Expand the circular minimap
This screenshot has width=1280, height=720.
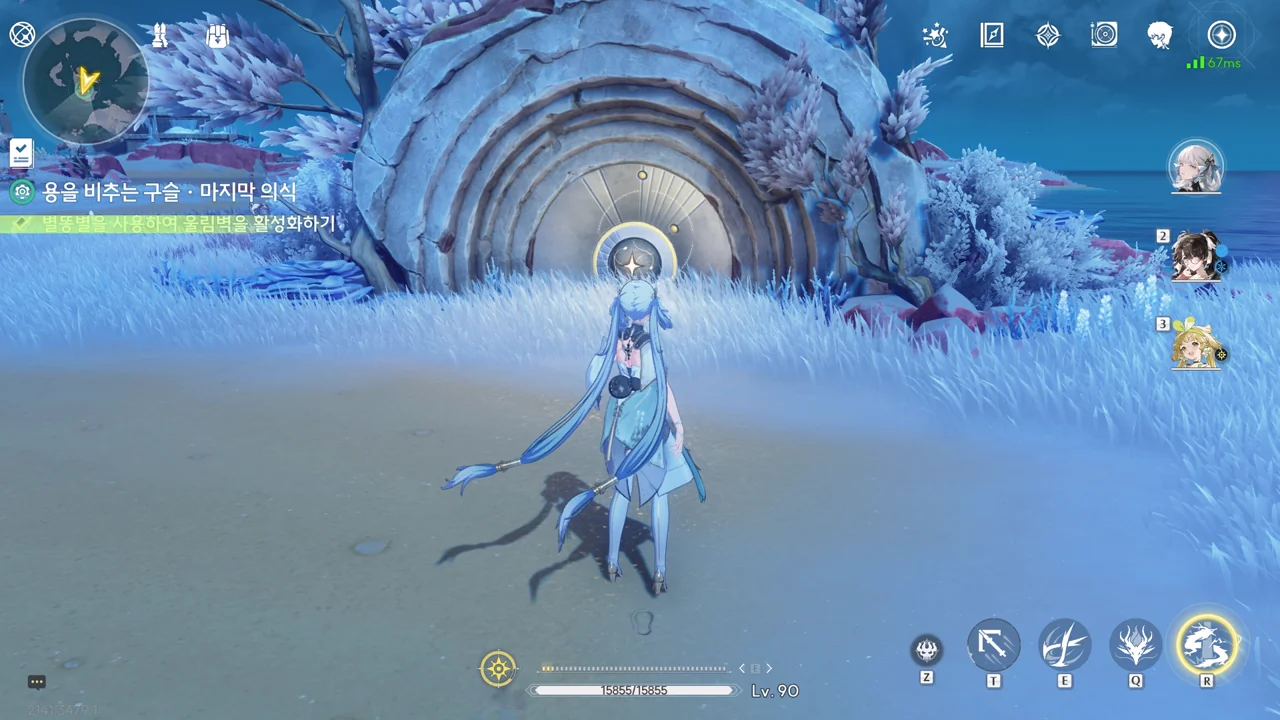(86, 80)
